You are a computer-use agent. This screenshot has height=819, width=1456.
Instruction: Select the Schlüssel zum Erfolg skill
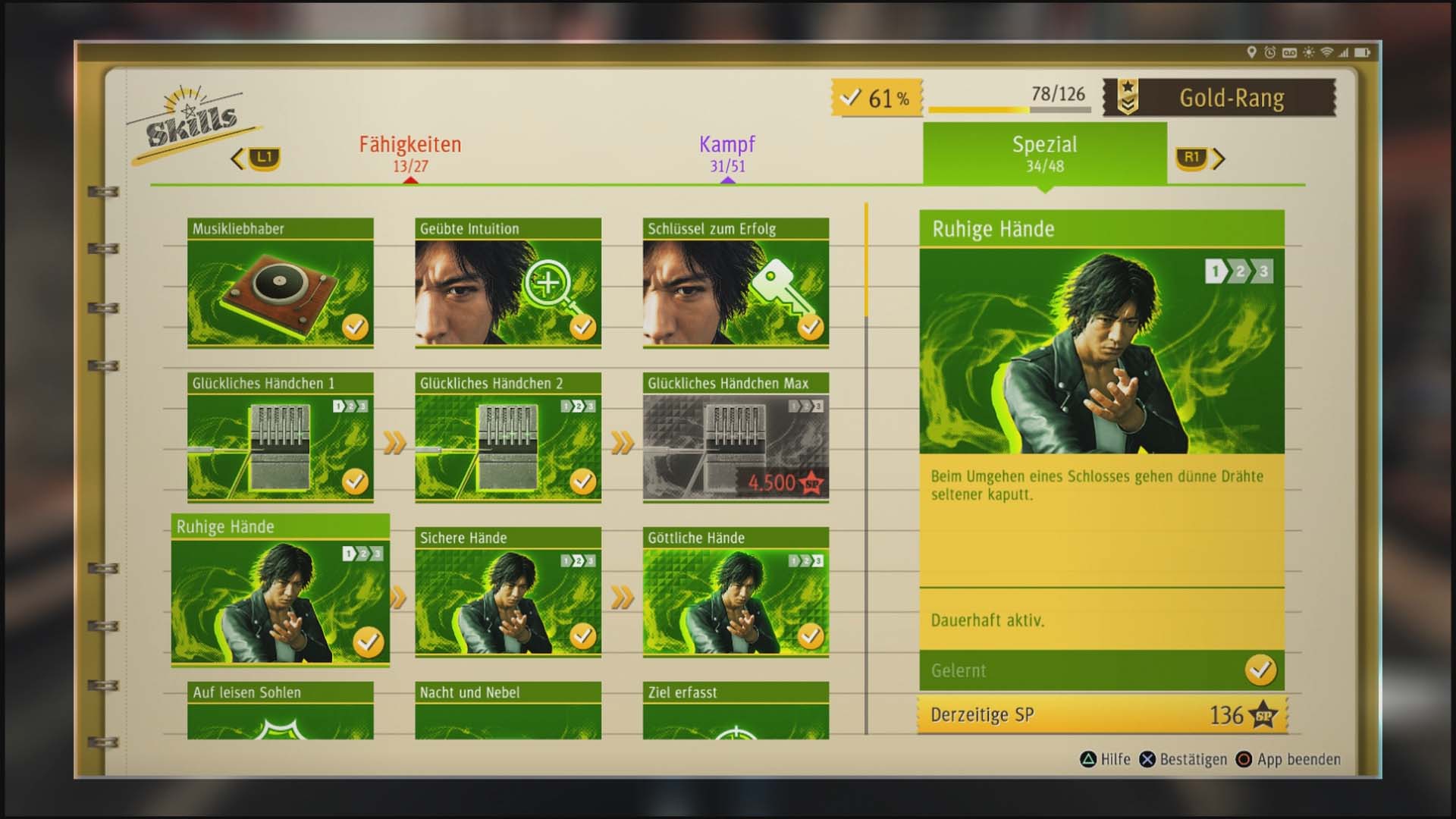pos(736,283)
